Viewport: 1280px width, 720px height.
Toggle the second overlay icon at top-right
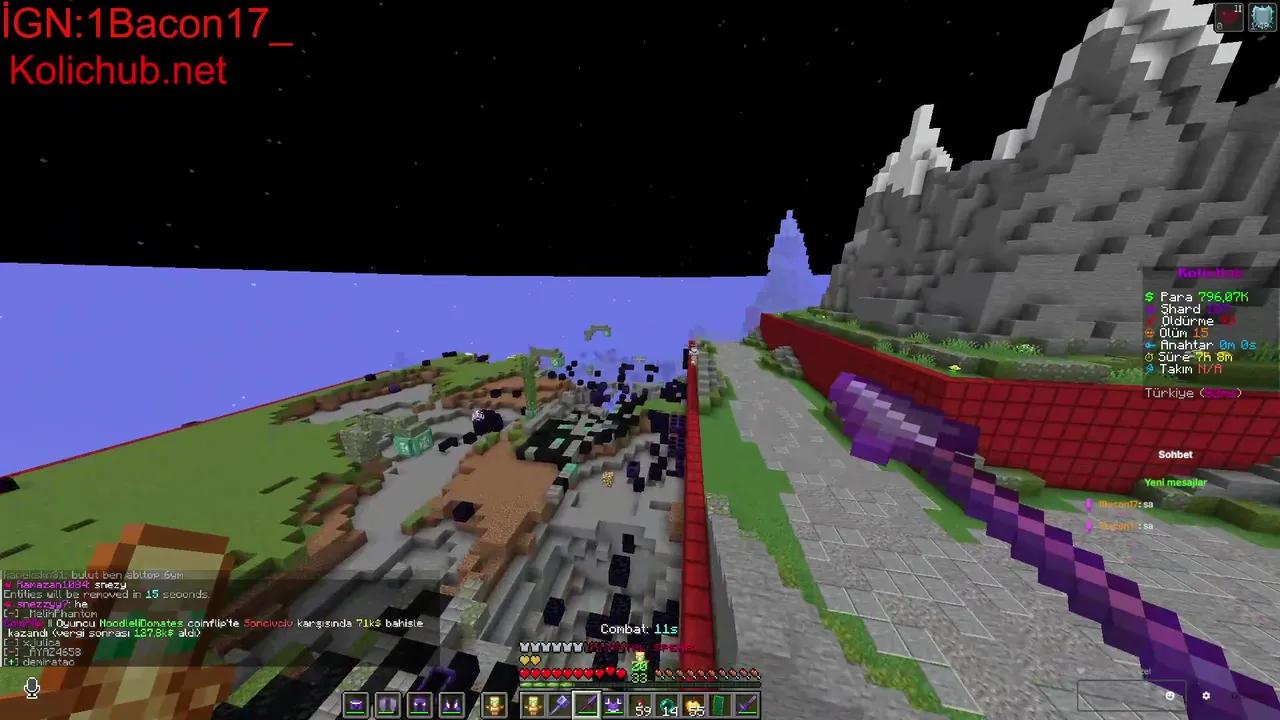pos(1262,15)
